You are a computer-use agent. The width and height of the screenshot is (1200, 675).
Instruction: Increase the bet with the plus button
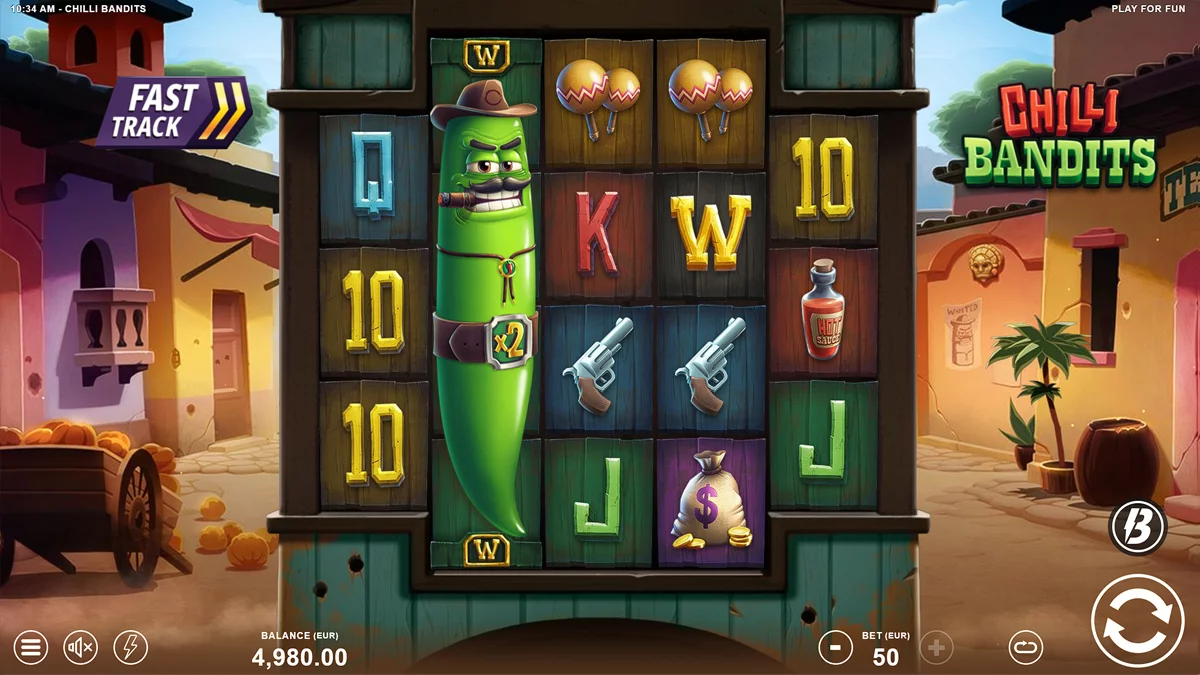[x=936, y=648]
